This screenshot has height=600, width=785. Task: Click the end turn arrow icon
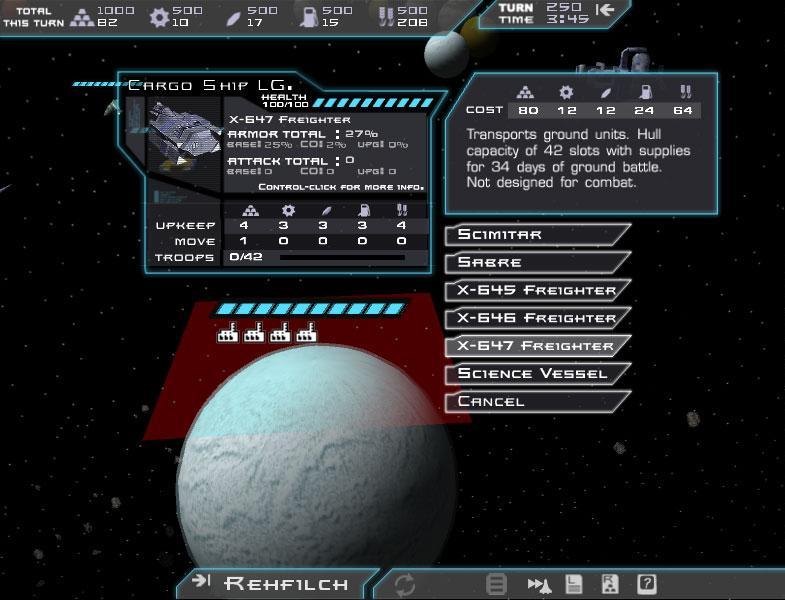pyautogui.click(x=605, y=10)
